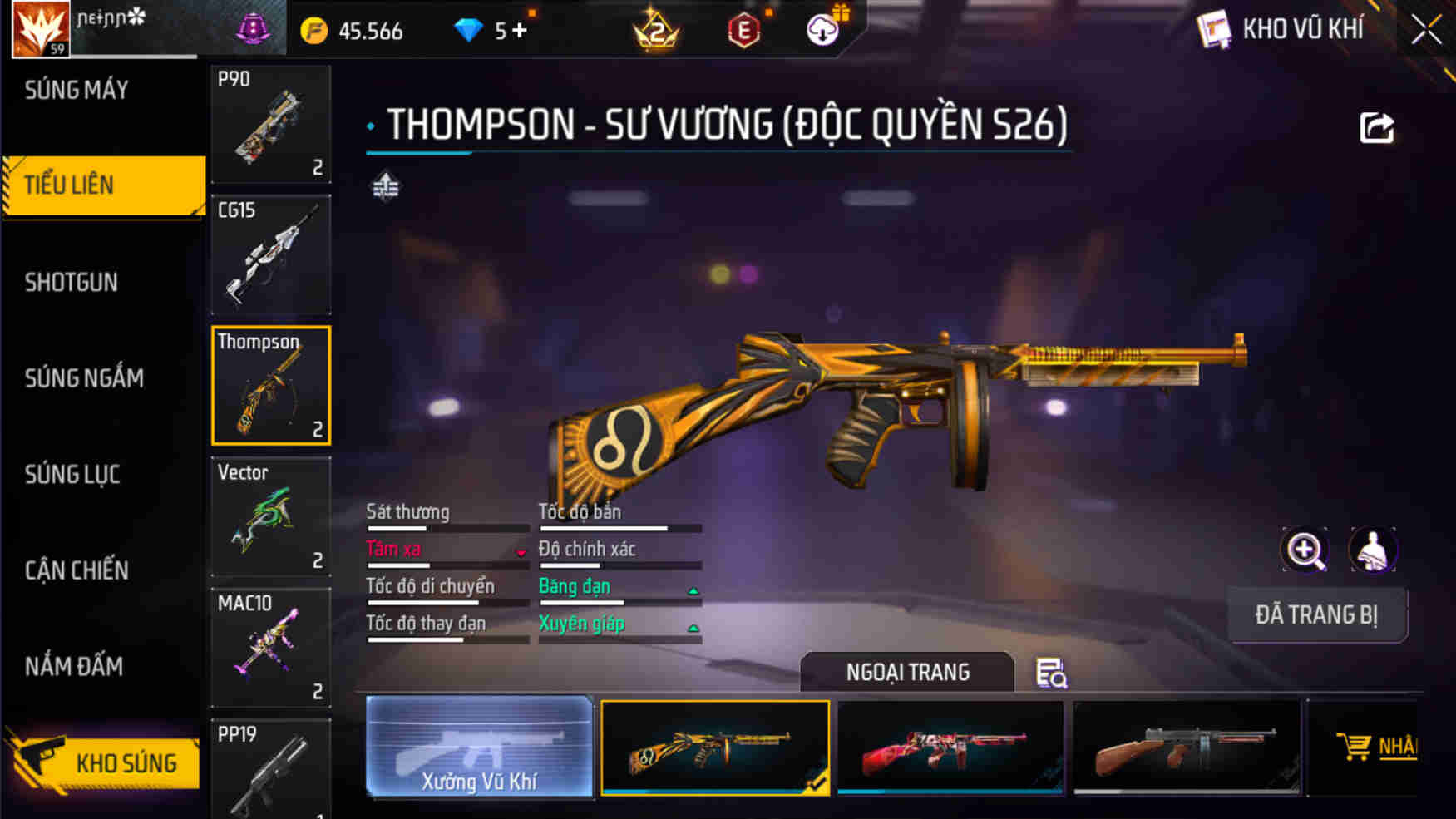Select the default Thompson skin in Xưởng Vũ Khí
The width and height of the screenshot is (1456, 819).
pyautogui.click(x=480, y=747)
